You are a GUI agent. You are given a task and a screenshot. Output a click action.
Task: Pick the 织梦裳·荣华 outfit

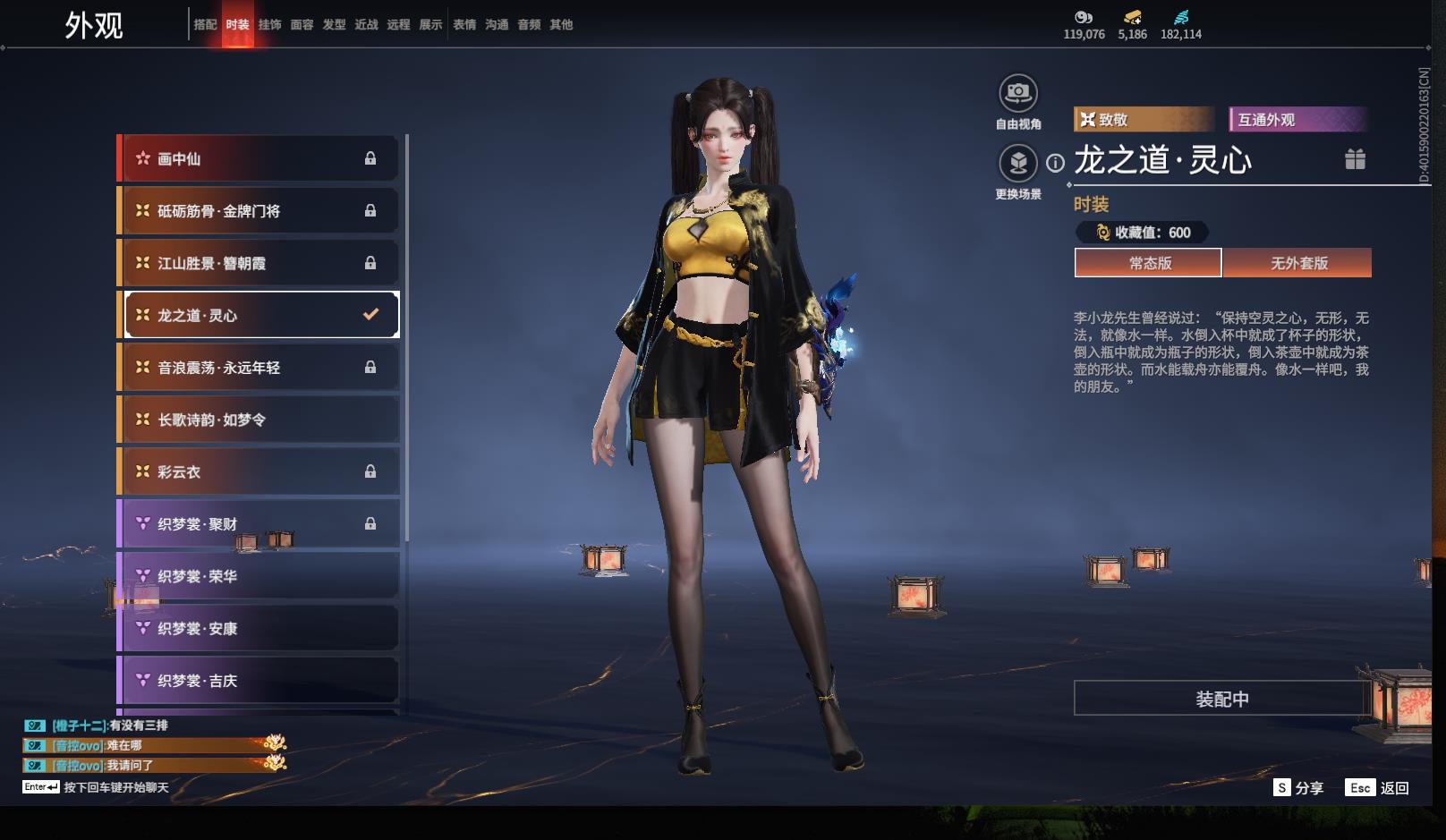tap(259, 576)
